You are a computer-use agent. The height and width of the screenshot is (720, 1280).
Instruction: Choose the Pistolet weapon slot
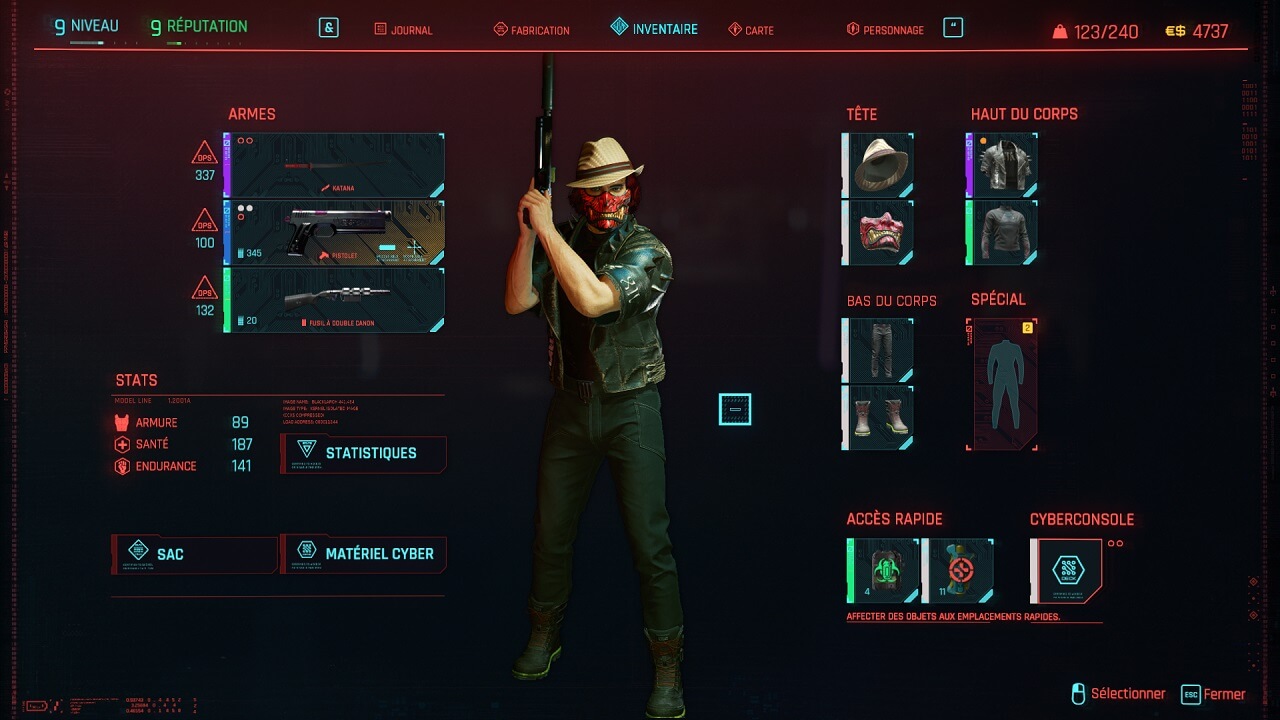pyautogui.click(x=335, y=232)
